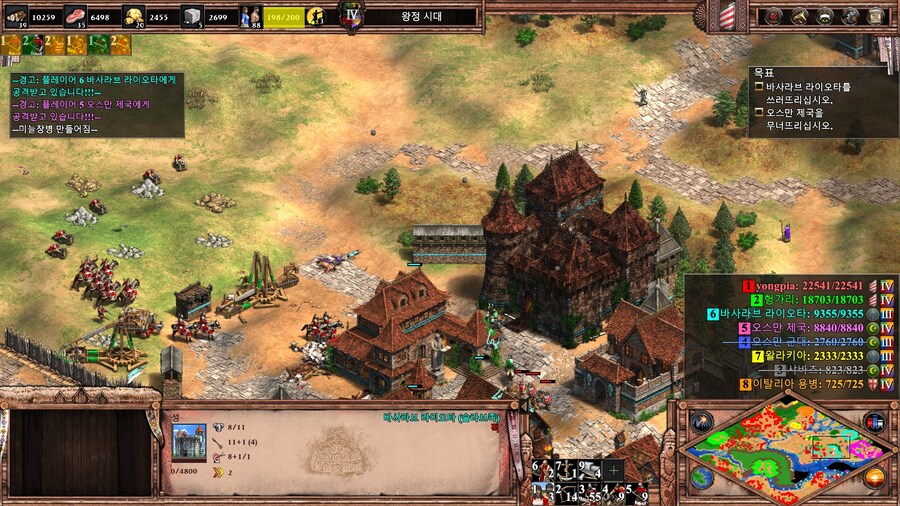Select control group 7 anchor icon
Image resolution: width=900 pixels, height=506 pixels.
(x=564, y=470)
